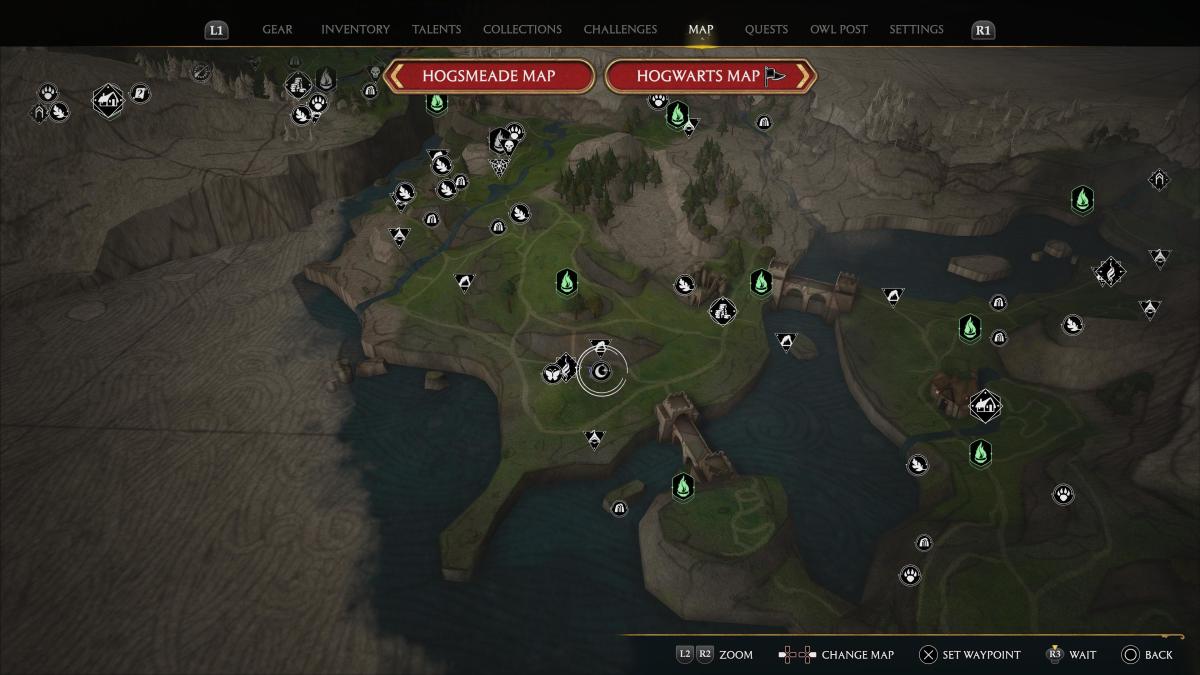Screen dimensions: 1200x675
Task: Switch to the Inventory tab
Action: tap(355, 30)
